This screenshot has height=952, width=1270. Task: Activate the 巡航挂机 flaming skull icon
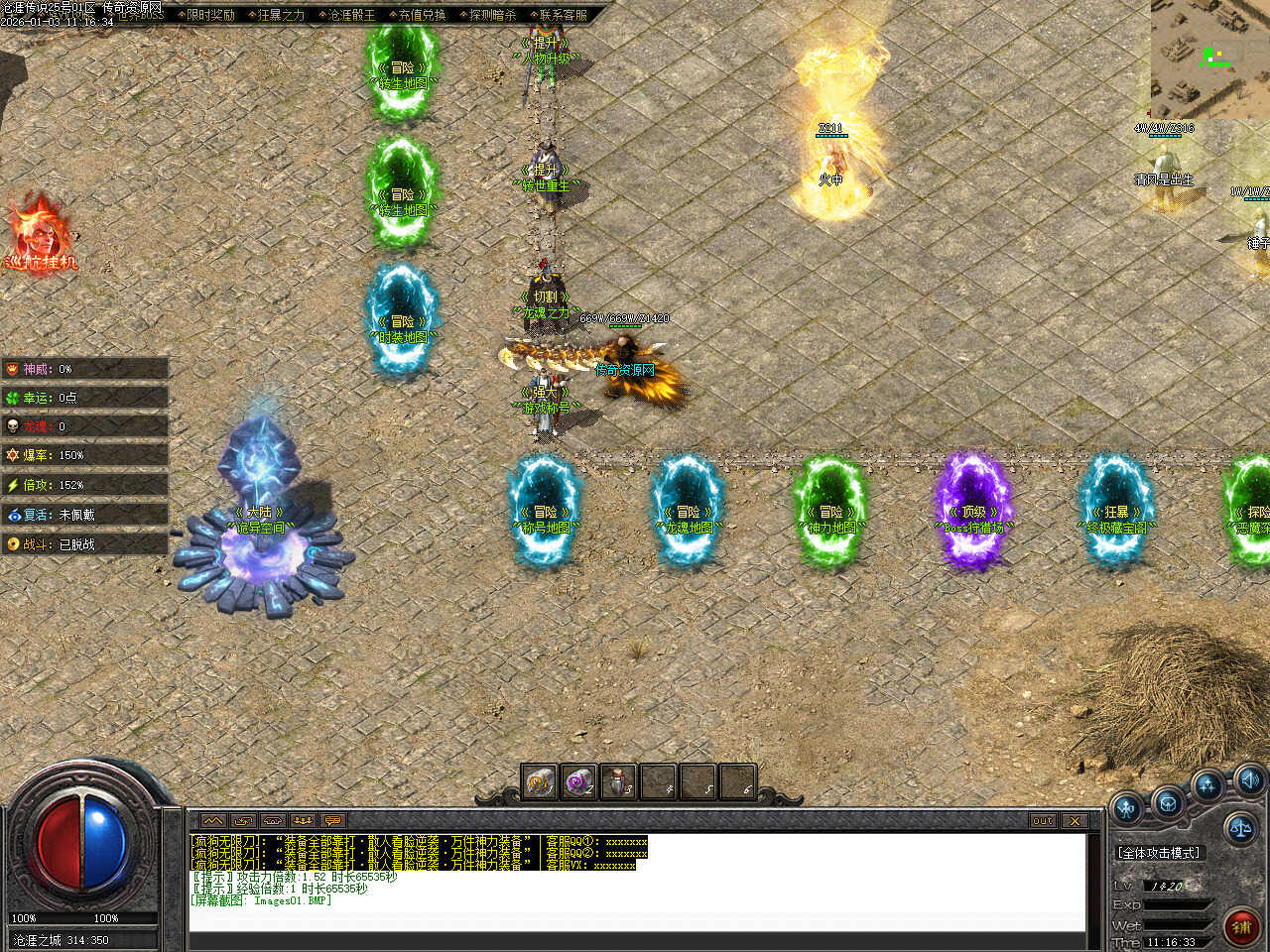(x=40, y=235)
